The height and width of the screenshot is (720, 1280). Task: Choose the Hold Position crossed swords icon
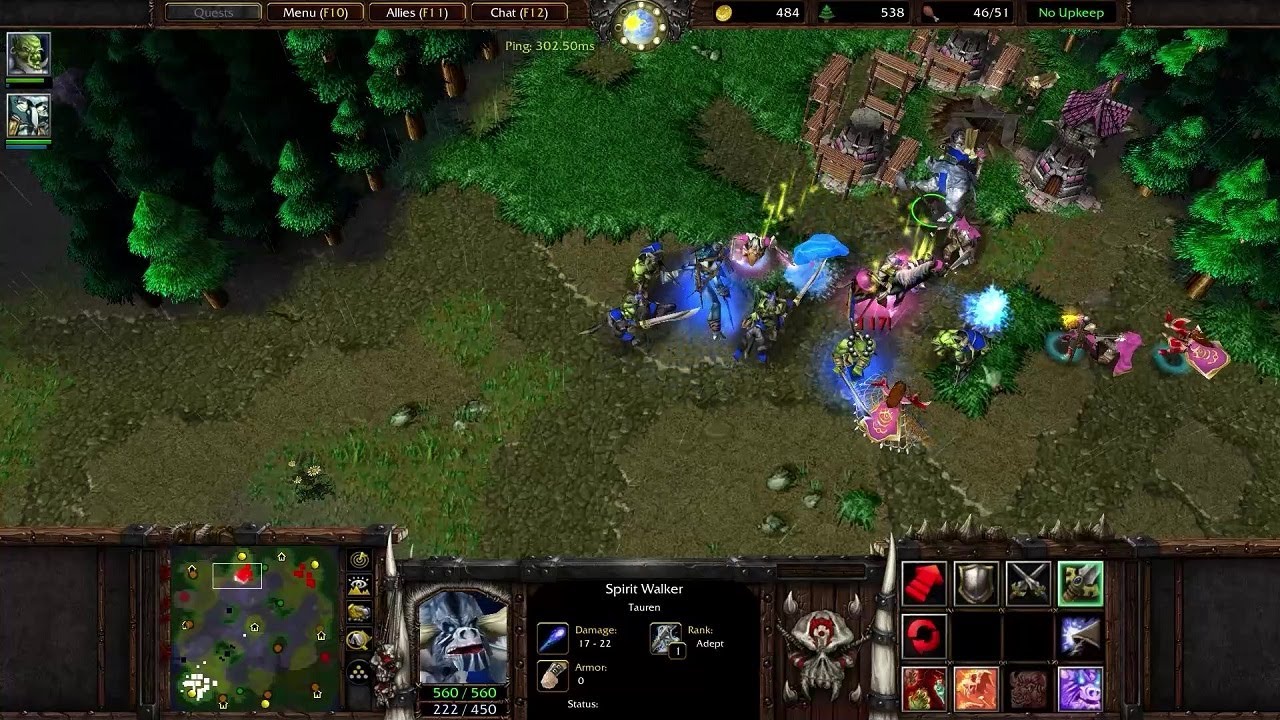point(1028,584)
